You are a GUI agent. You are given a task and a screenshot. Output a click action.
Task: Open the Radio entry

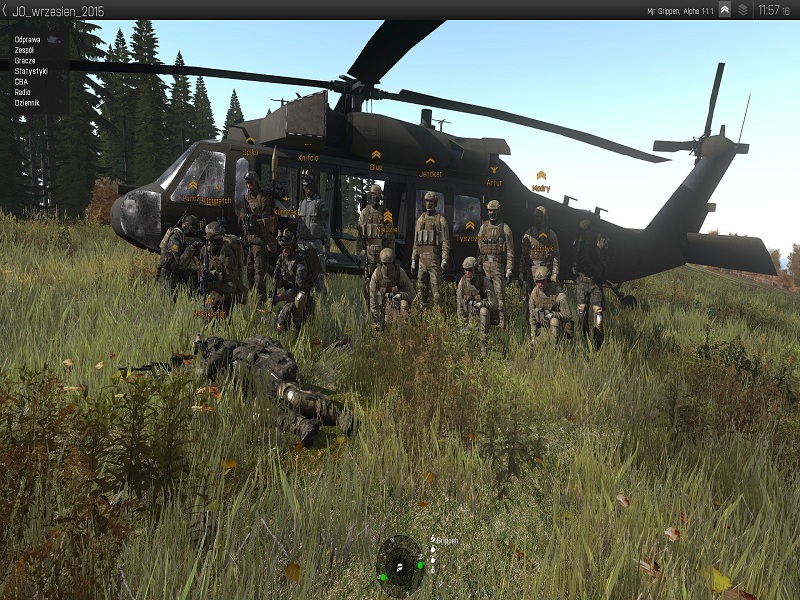pos(22,92)
